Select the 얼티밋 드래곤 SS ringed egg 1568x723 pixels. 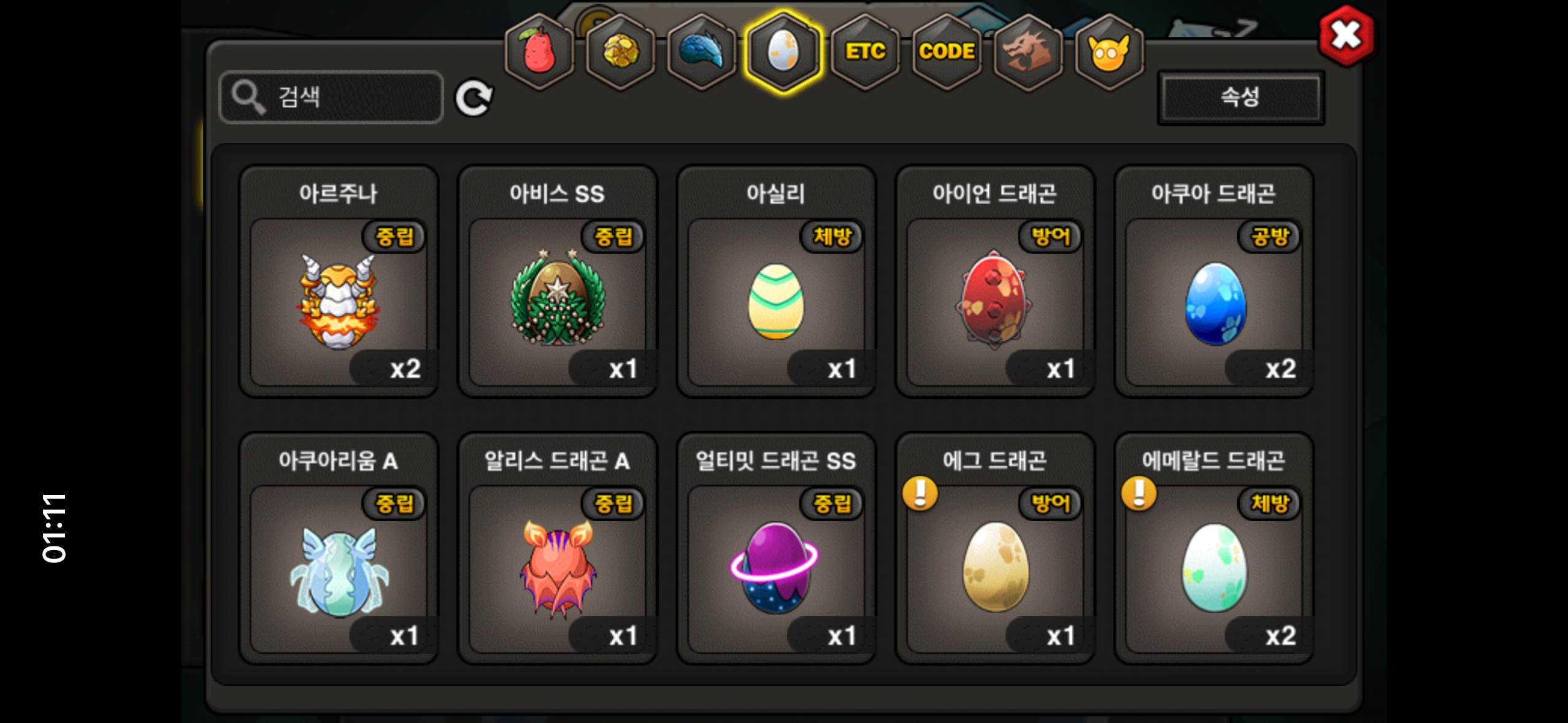click(x=776, y=568)
